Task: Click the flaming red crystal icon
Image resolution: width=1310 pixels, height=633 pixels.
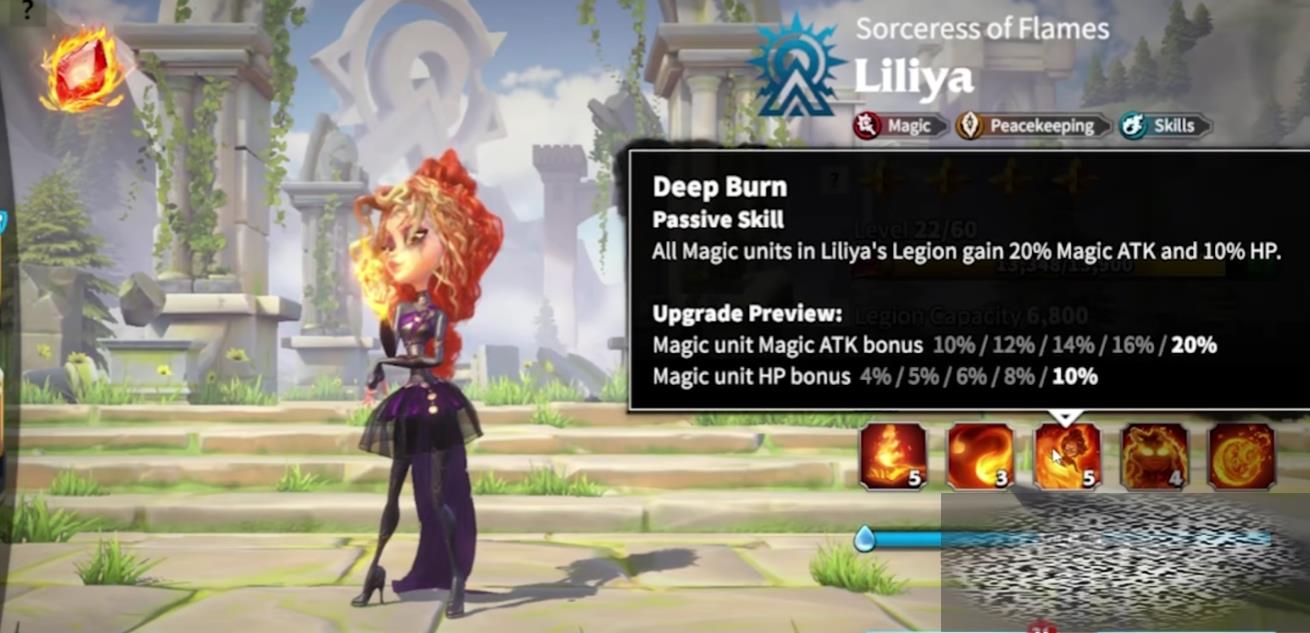Action: pyautogui.click(x=82, y=68)
